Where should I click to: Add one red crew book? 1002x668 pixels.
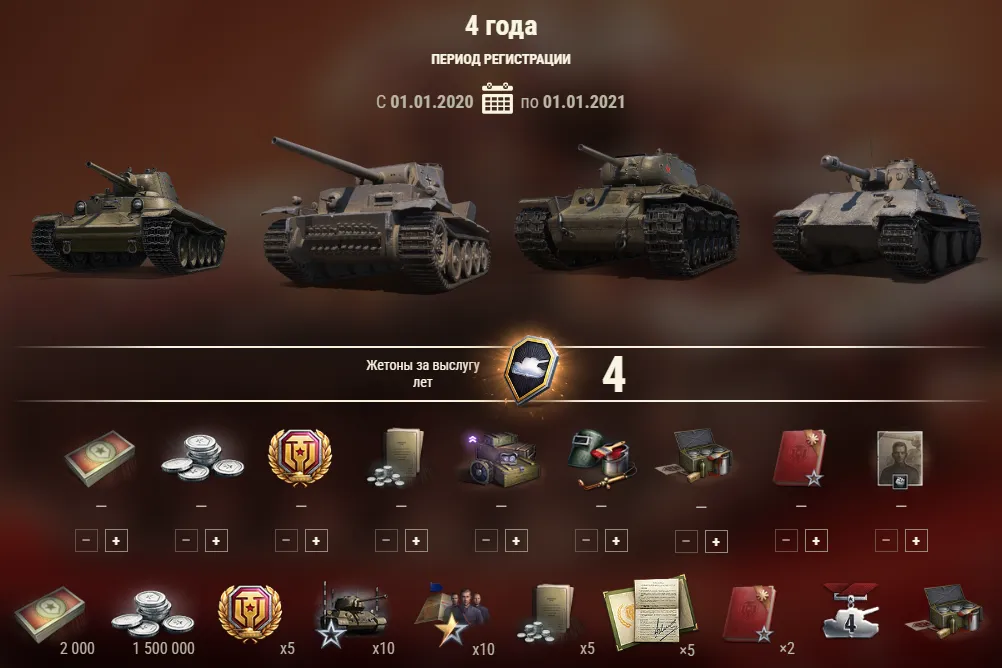(816, 540)
